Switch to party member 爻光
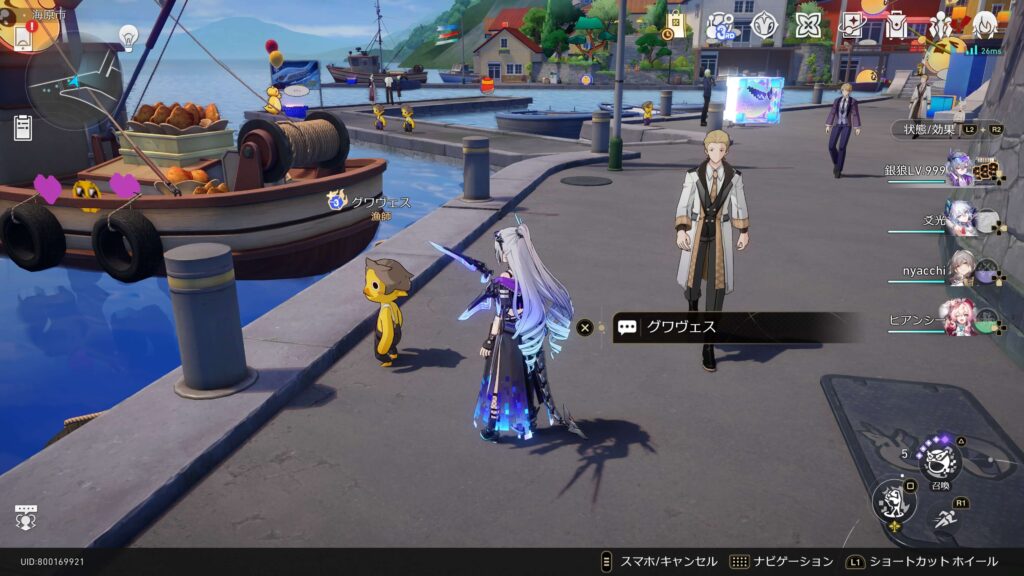 click(x=962, y=218)
